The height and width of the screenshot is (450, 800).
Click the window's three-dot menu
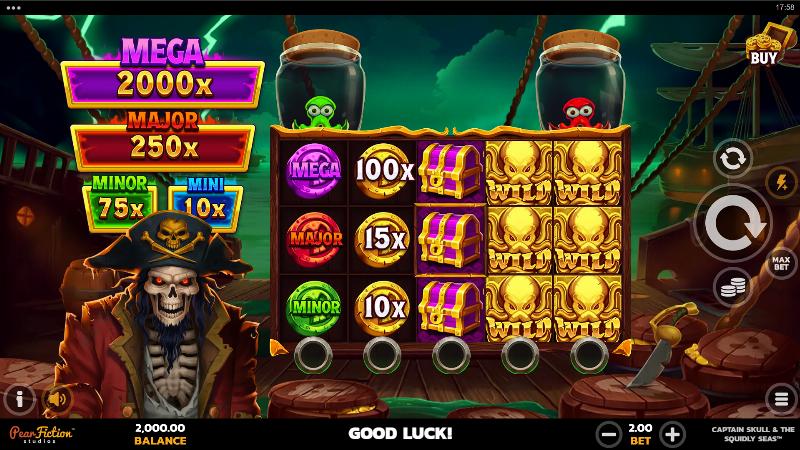(x=13, y=6)
